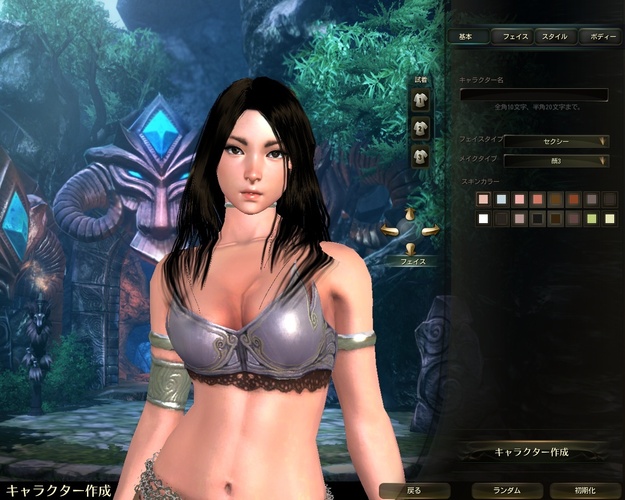Select outfit preview number 1
625x500 pixels.
(420, 101)
